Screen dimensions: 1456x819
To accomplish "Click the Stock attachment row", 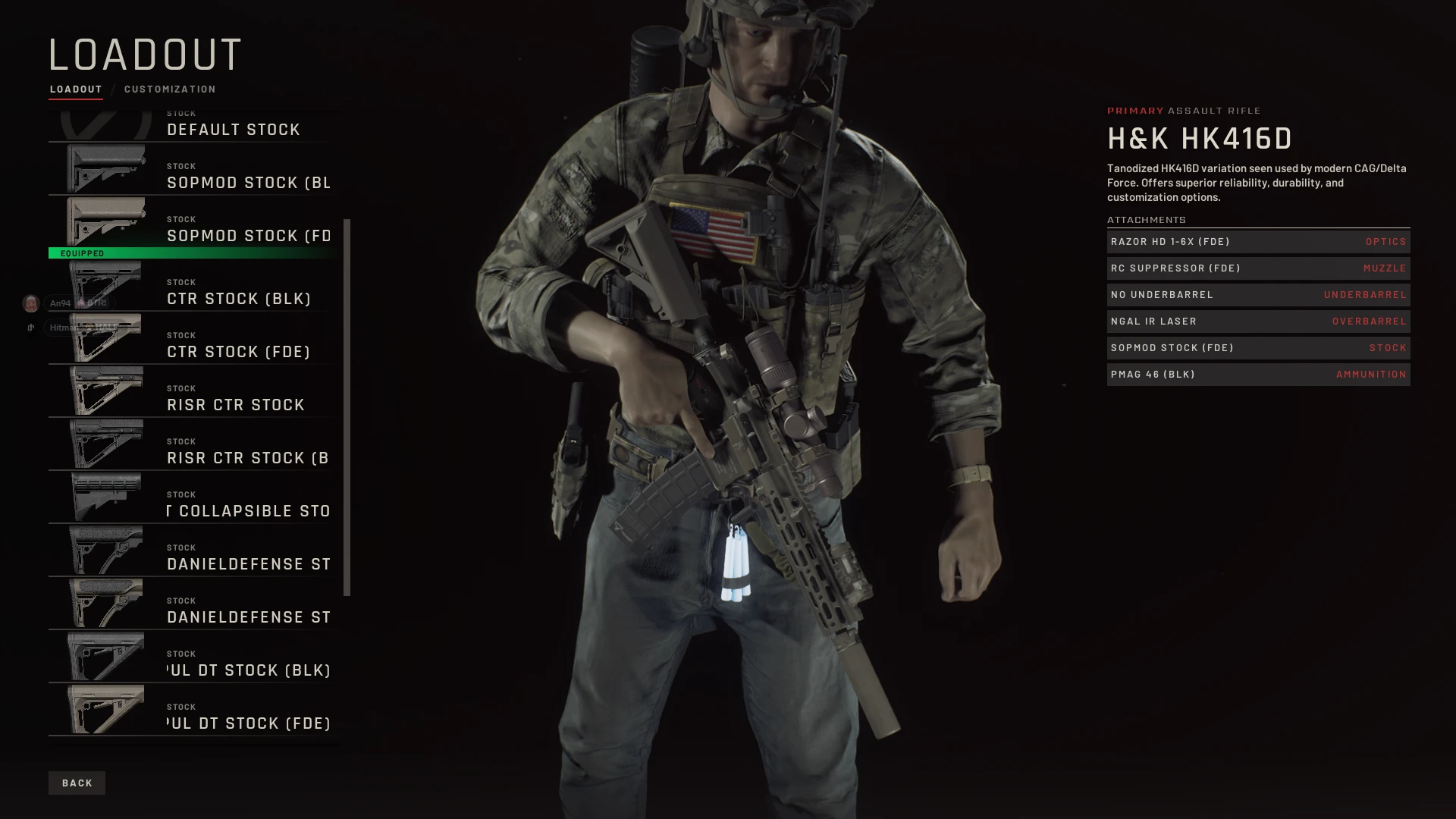I will coord(1258,348).
